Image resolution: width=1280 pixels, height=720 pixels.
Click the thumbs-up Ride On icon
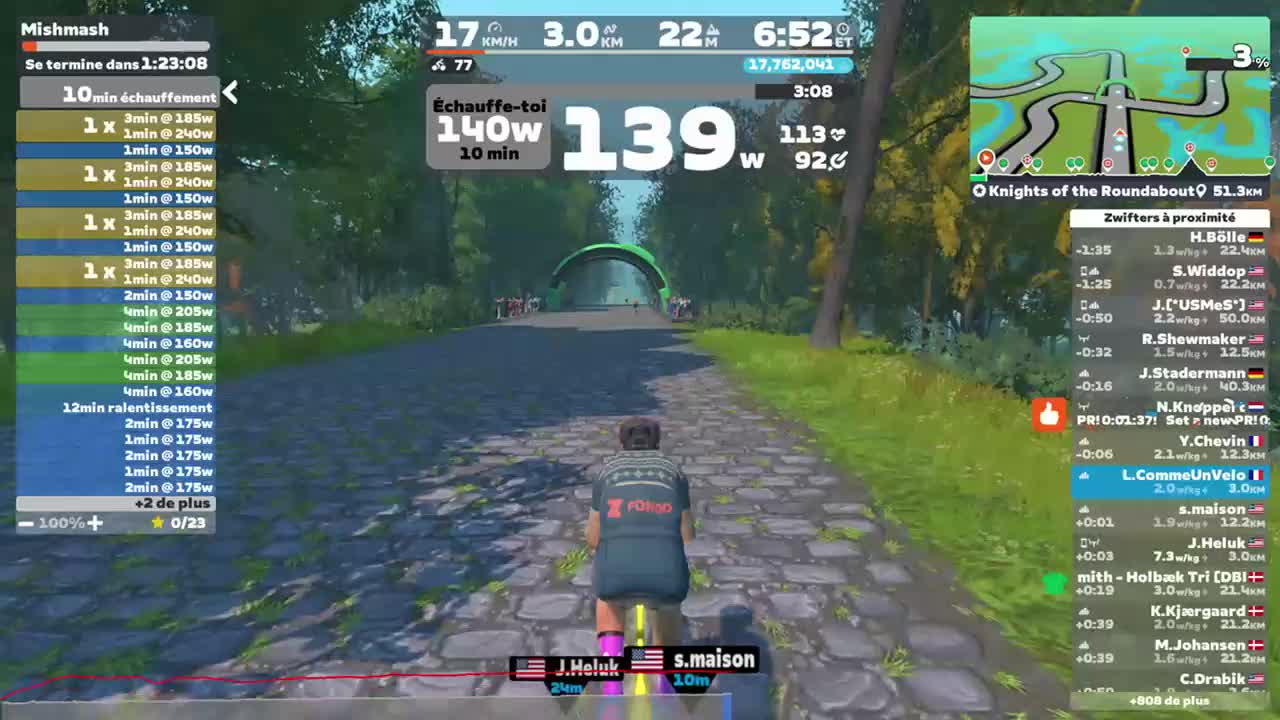click(1048, 414)
